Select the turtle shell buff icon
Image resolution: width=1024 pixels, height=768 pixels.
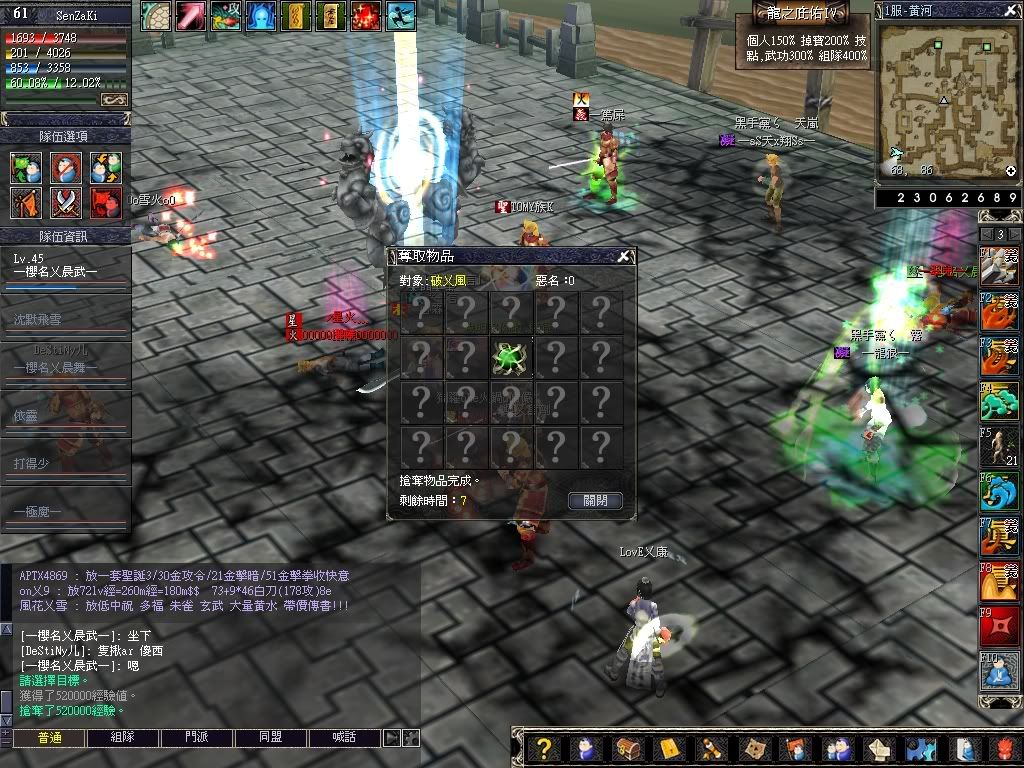point(155,16)
